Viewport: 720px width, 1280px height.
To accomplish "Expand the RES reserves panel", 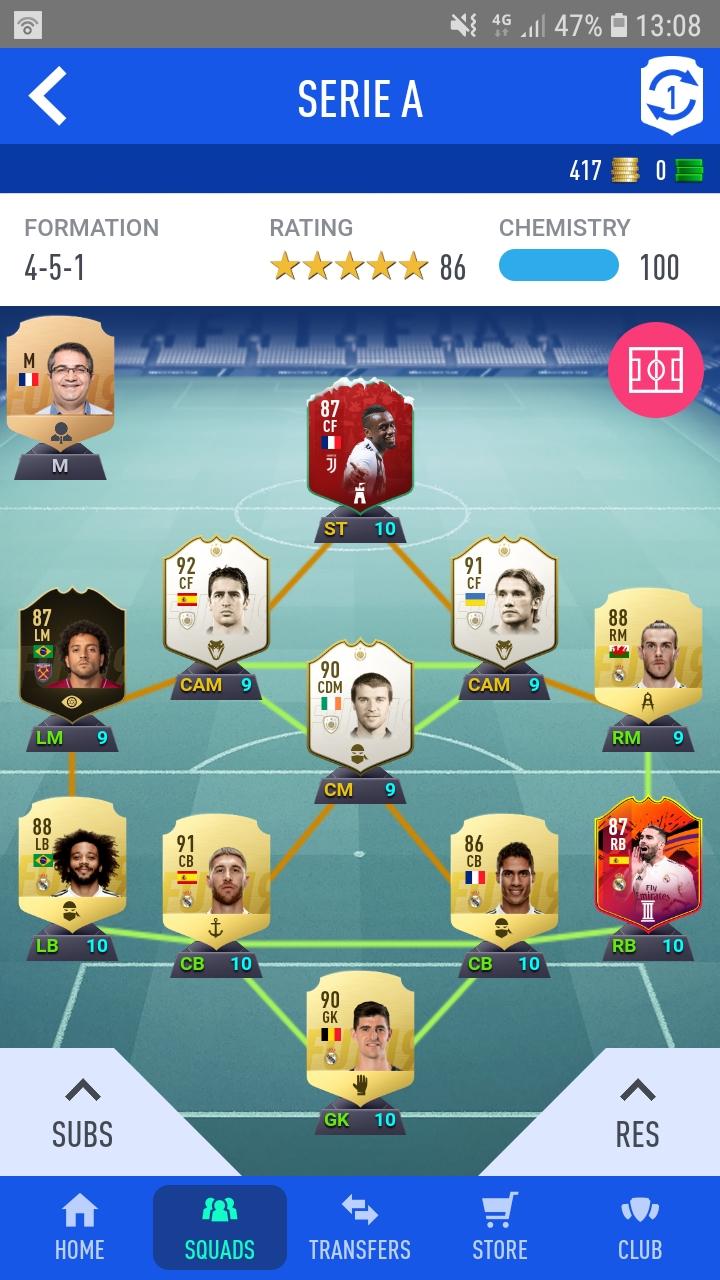I will pos(637,1115).
